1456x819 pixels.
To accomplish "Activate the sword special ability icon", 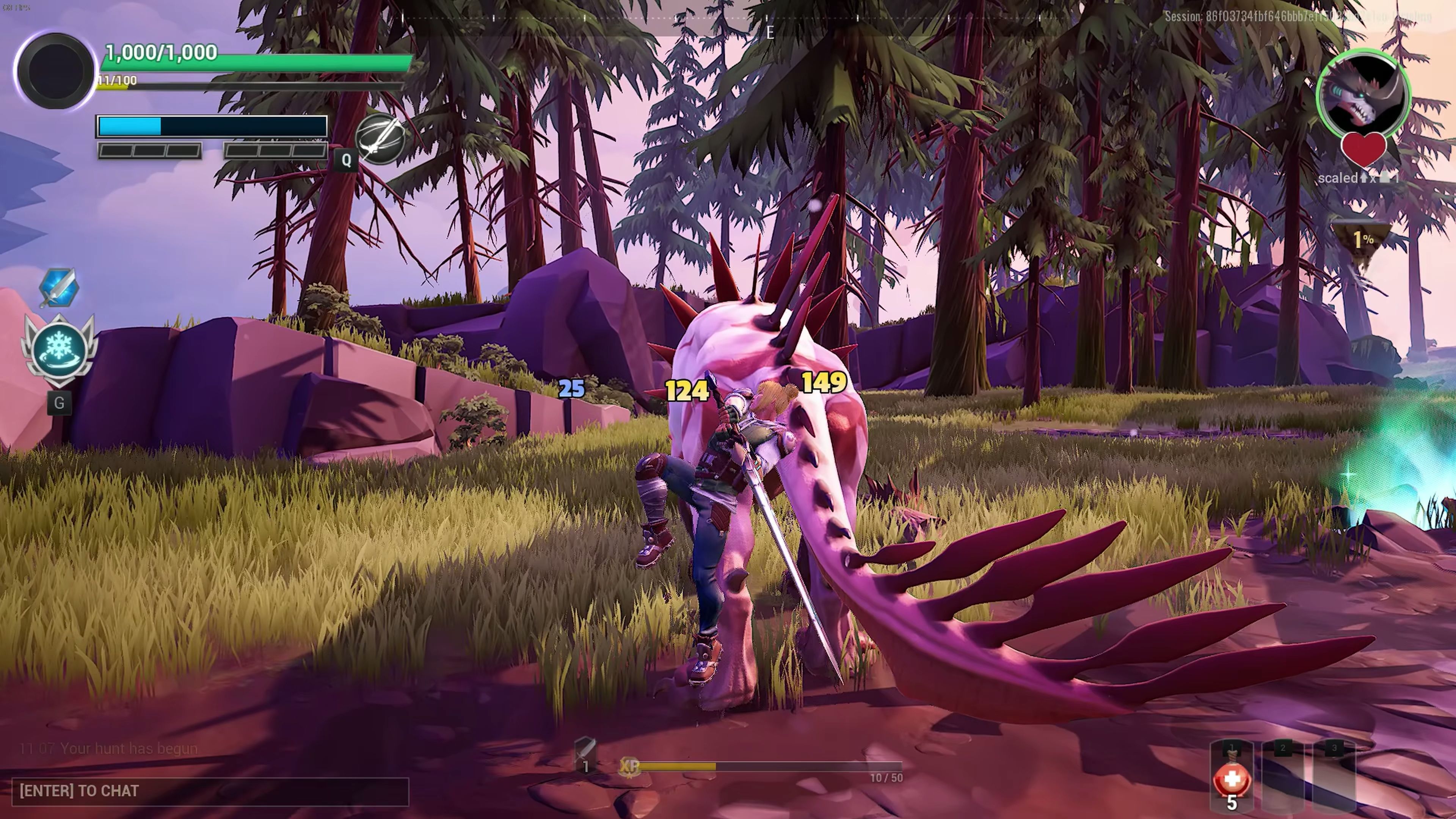I will click(380, 138).
